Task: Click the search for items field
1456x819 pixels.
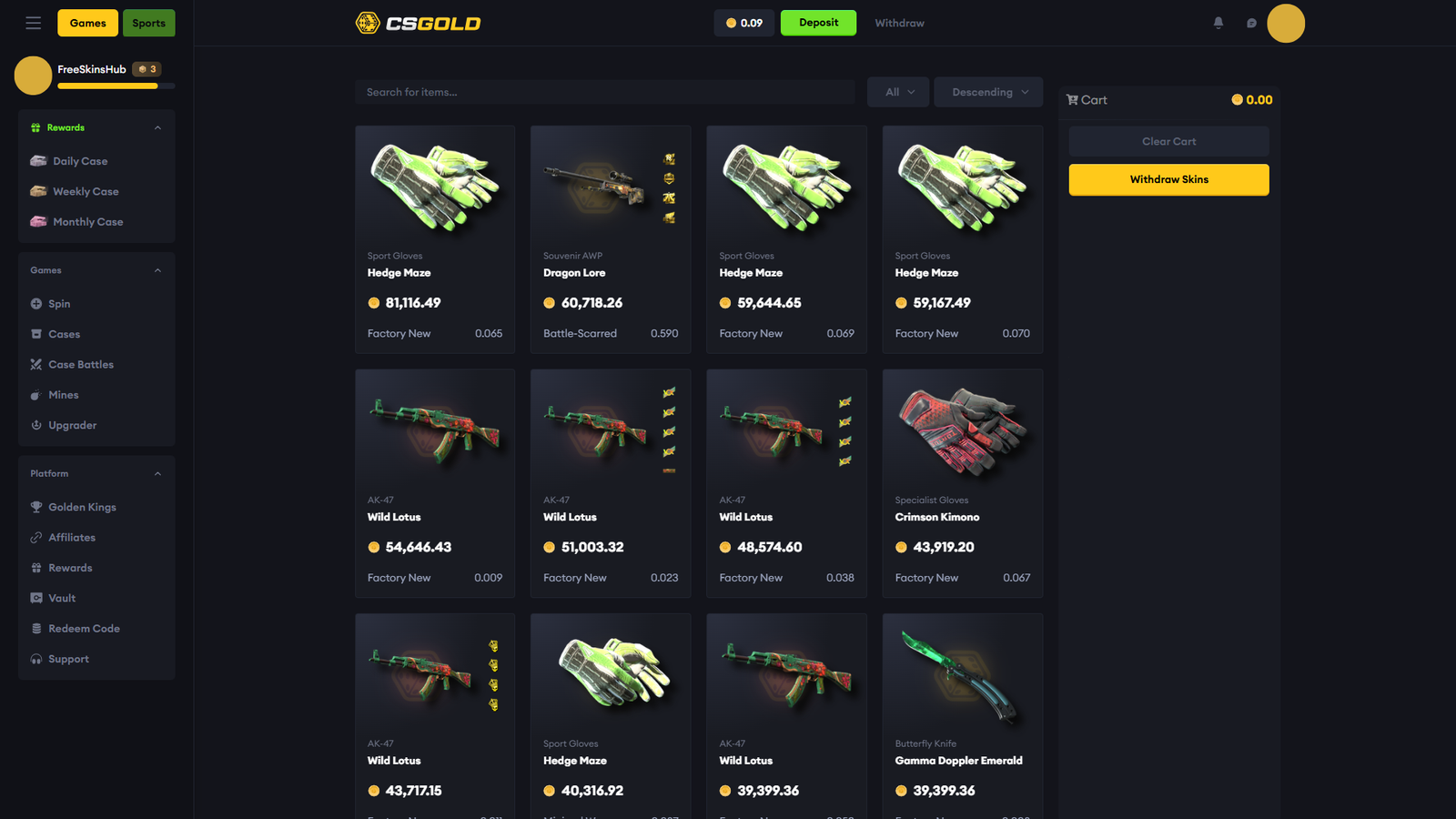Action: coord(604,91)
